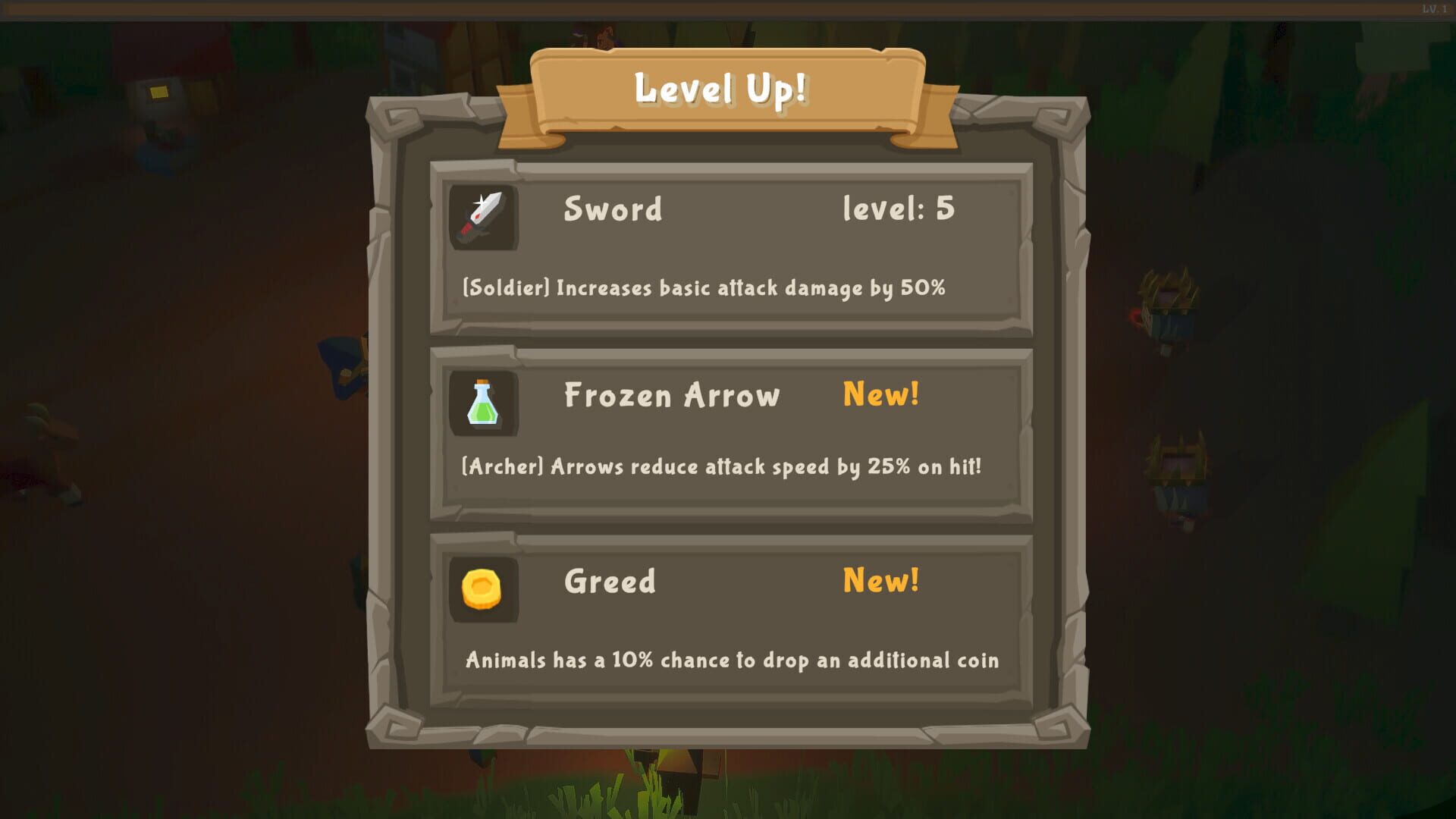Click the LV. 1 indicator in top-right corner
The width and height of the screenshot is (1456, 819).
coord(1436,9)
